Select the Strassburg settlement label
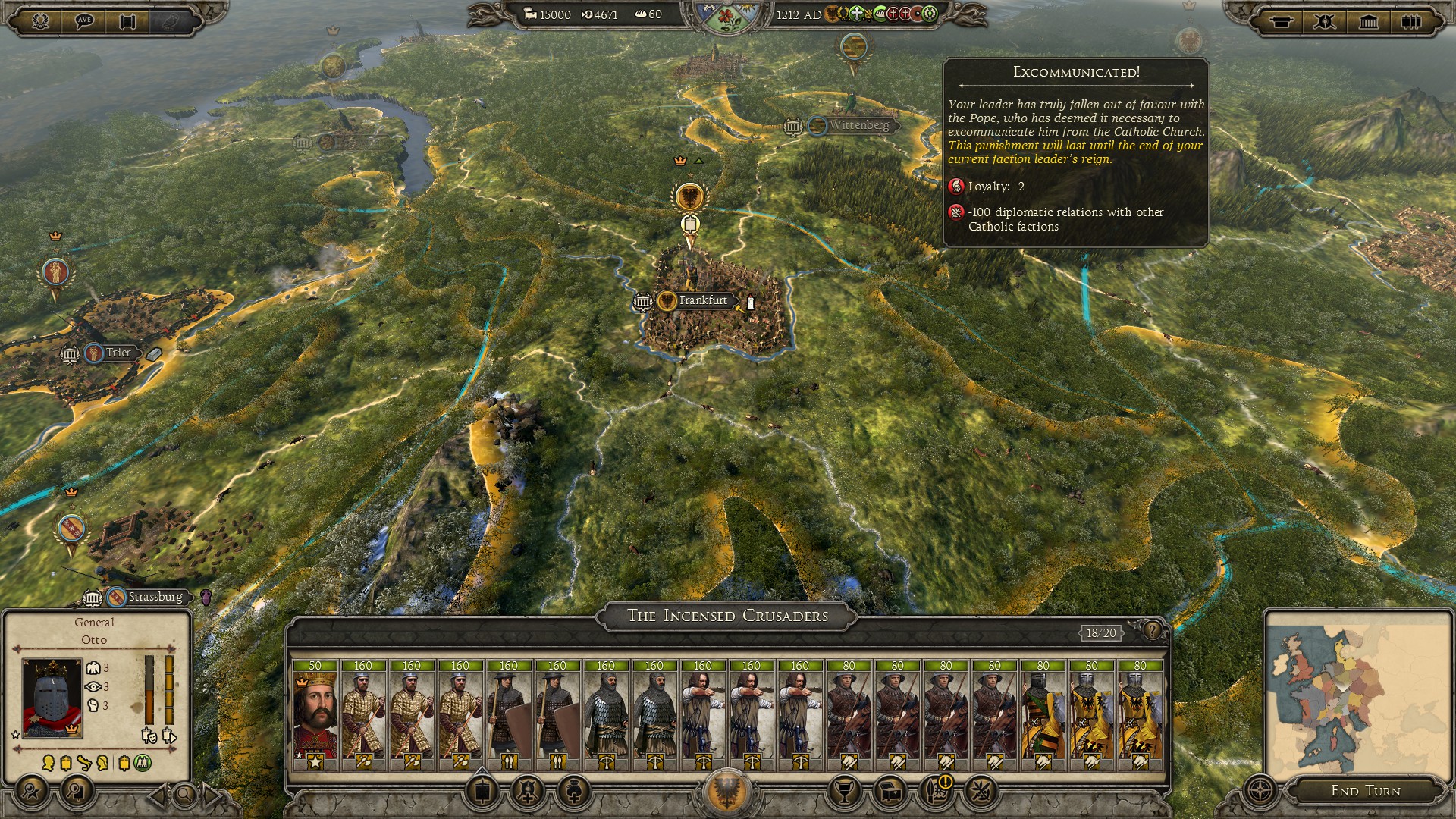Image resolution: width=1456 pixels, height=819 pixels. point(155,598)
